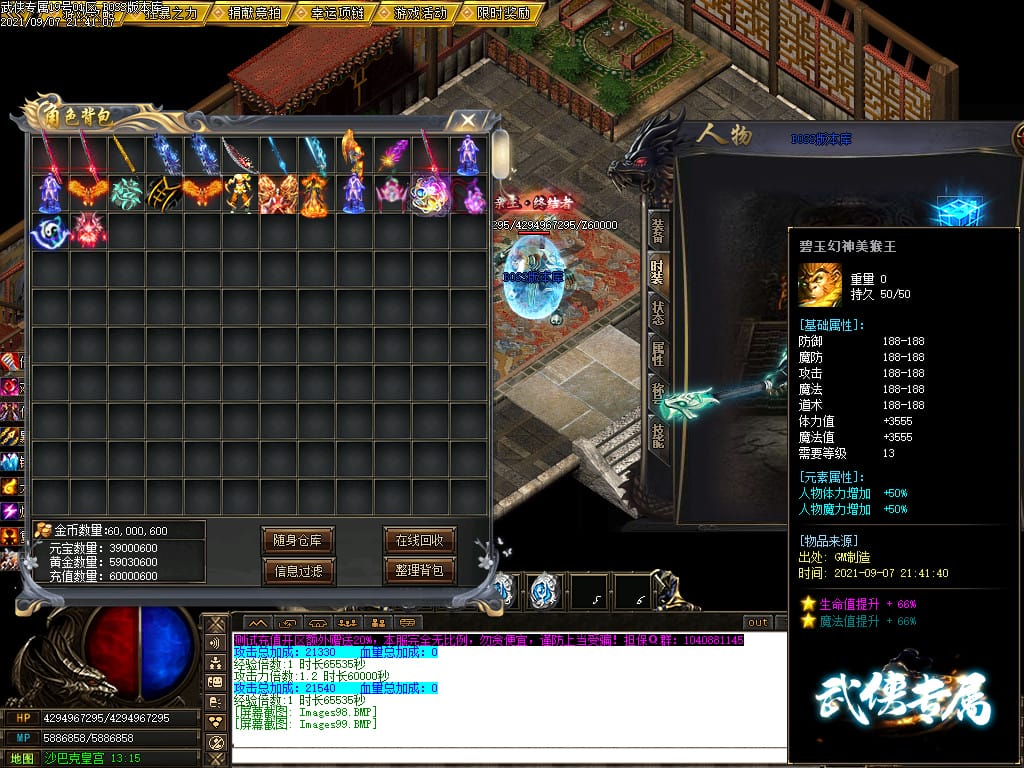Switch to the 状态 status tab
Image resolution: width=1024 pixels, height=768 pixels.
tap(657, 312)
